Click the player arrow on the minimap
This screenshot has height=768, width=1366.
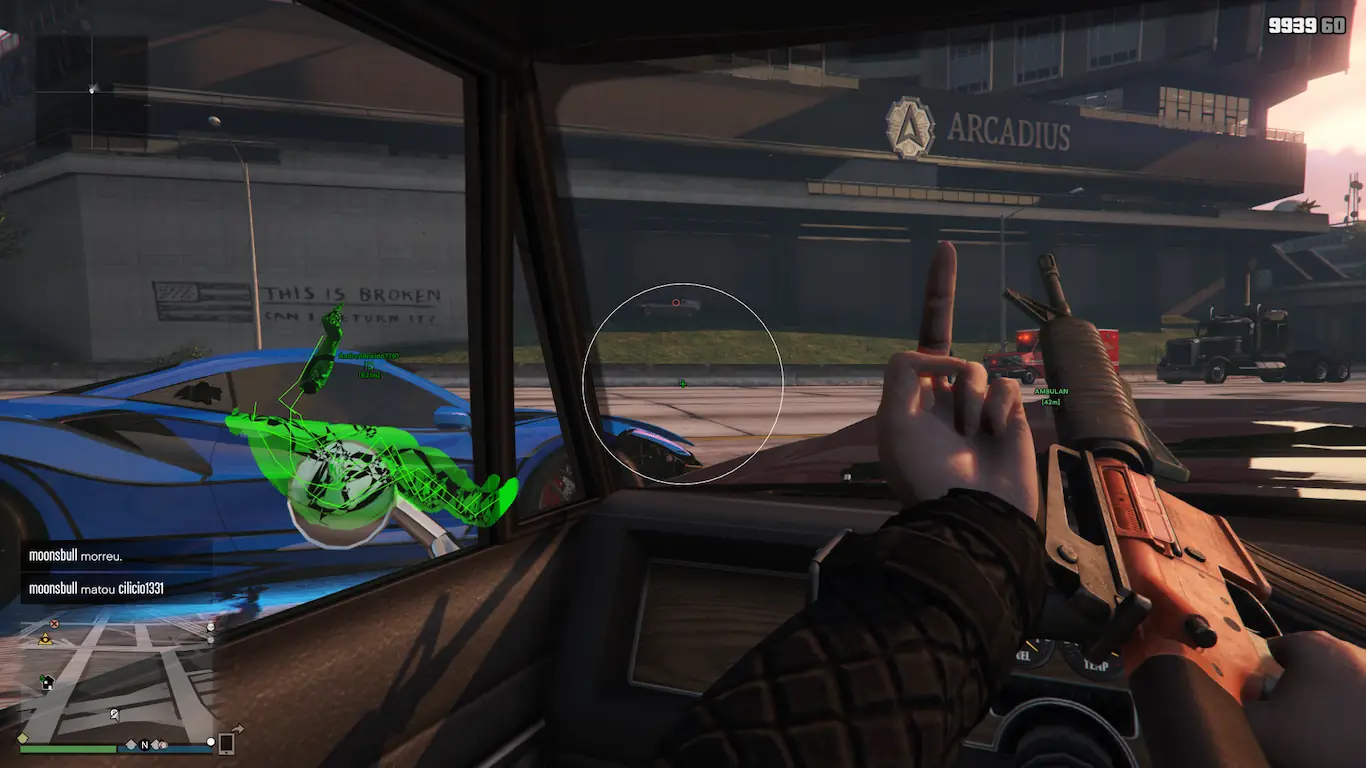(114, 715)
